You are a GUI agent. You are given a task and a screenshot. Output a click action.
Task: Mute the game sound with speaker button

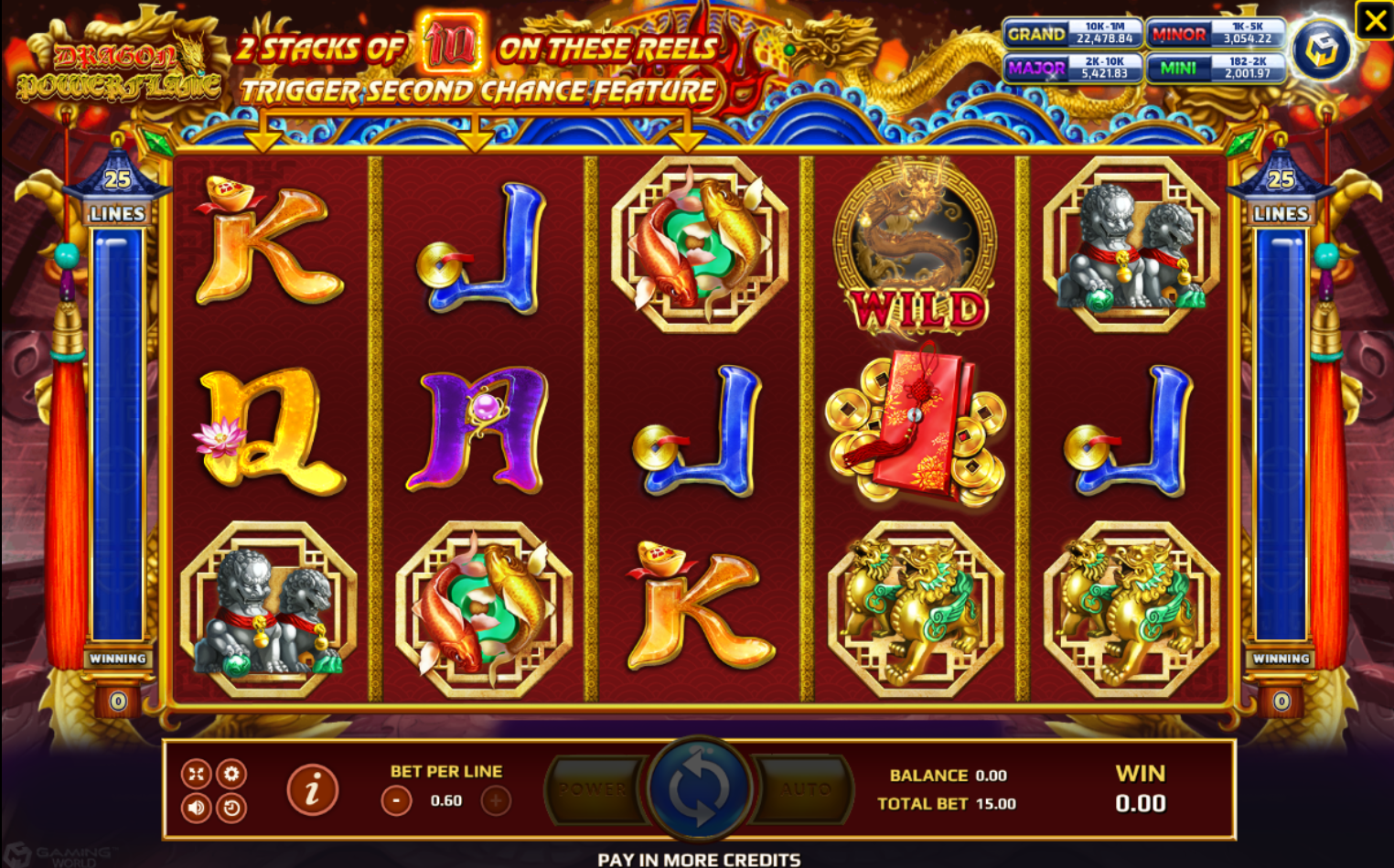coord(195,809)
